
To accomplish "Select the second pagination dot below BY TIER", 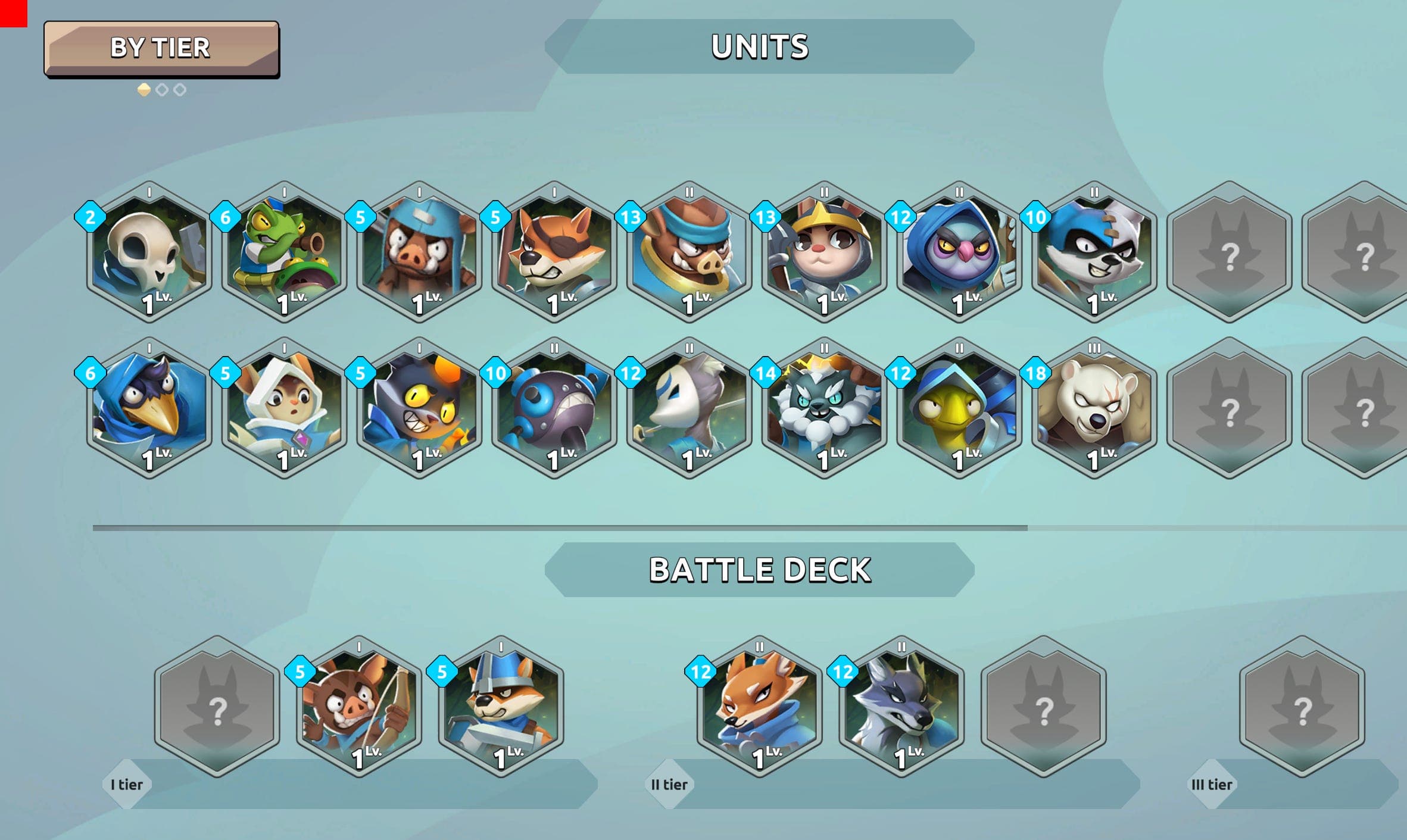I will click(x=162, y=88).
